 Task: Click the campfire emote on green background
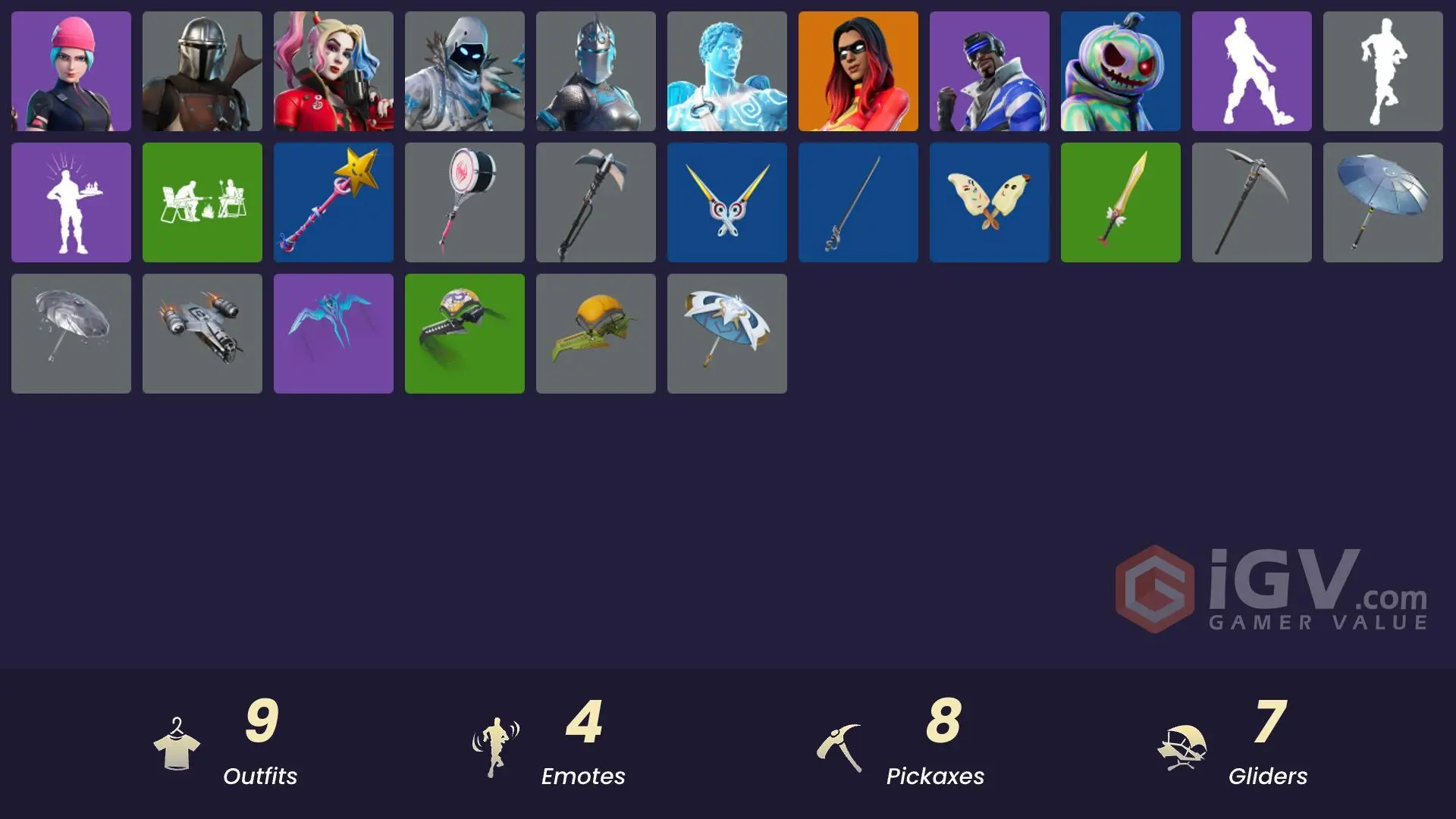click(202, 202)
